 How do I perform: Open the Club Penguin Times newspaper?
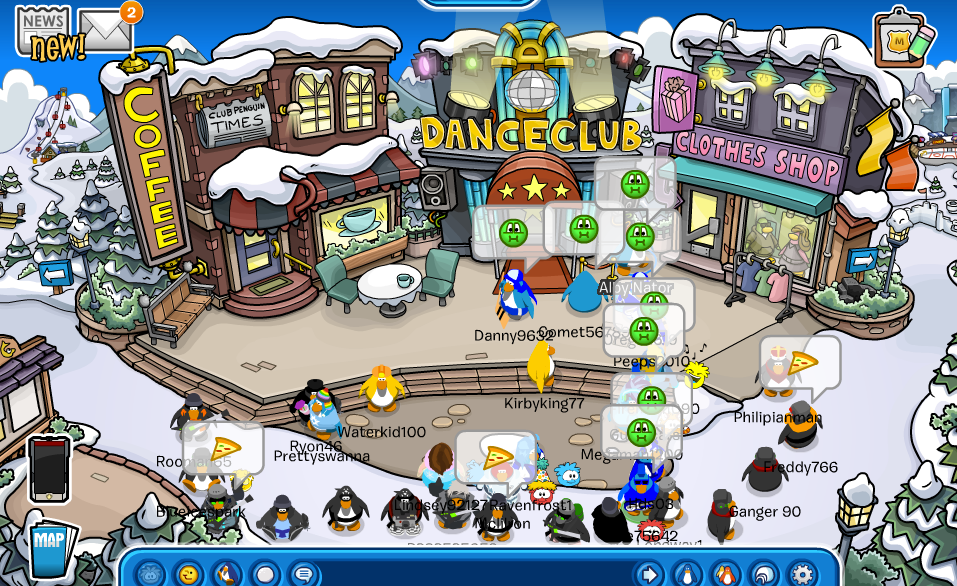coord(42,30)
